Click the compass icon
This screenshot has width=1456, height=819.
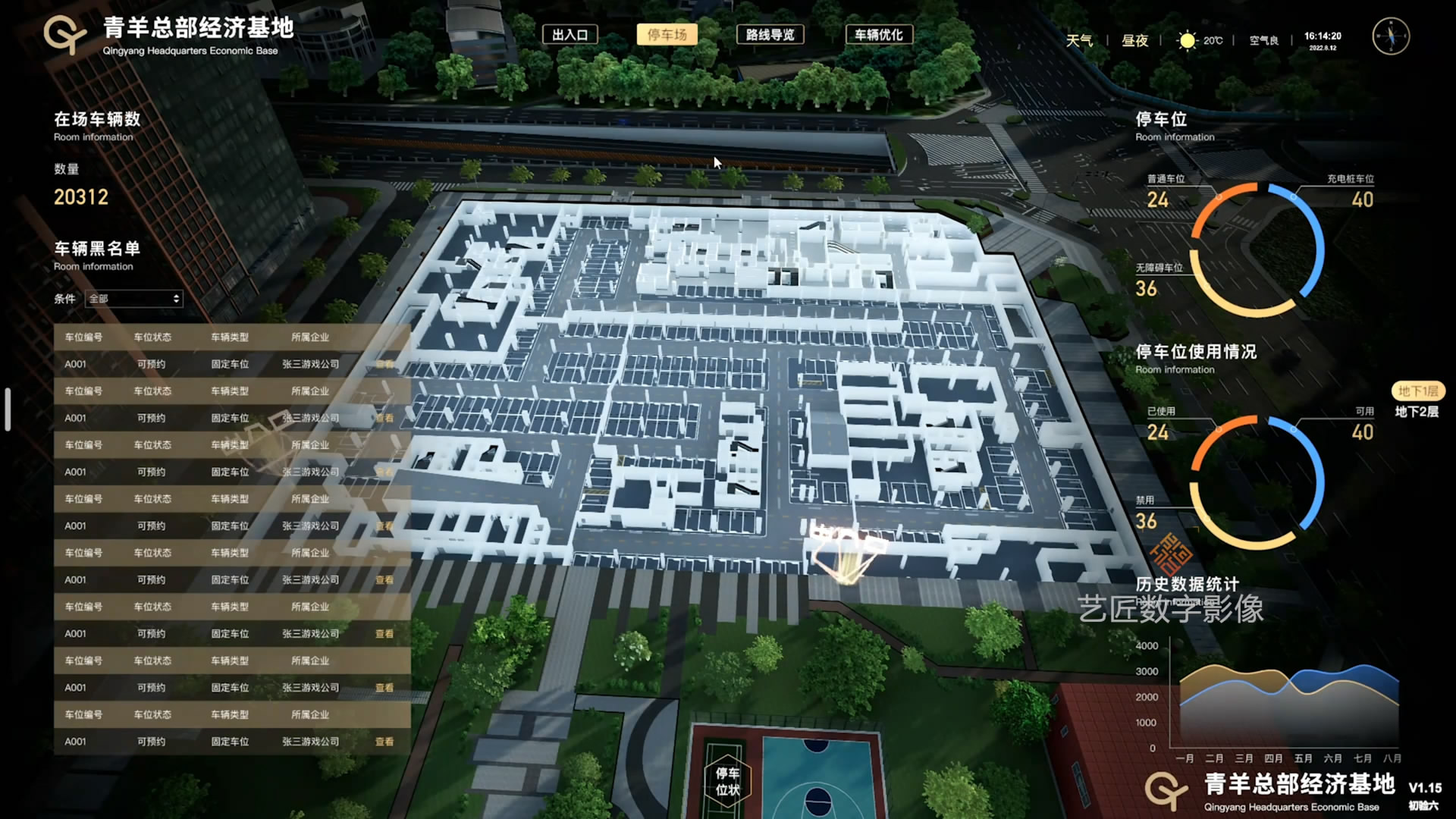point(1391,36)
